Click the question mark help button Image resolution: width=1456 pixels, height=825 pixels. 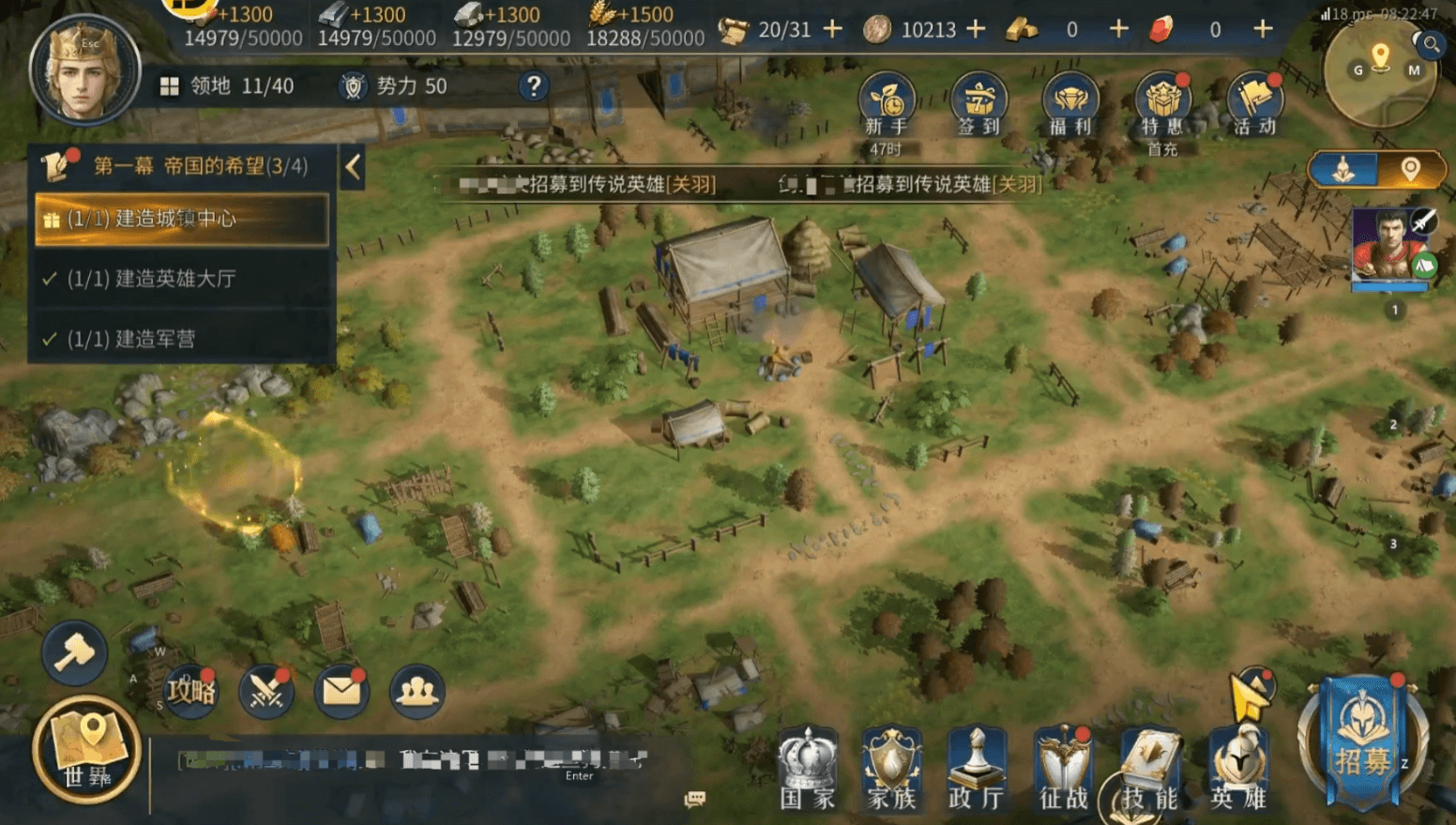[x=533, y=86]
